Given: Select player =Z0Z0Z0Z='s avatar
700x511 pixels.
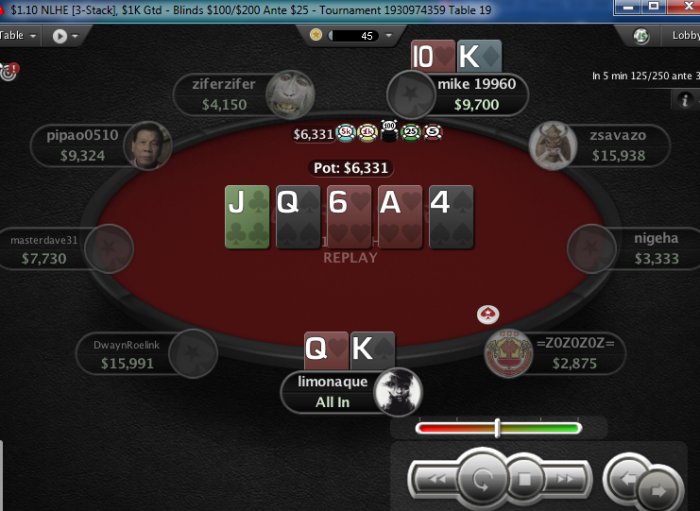Looking at the screenshot, I should pos(508,354).
